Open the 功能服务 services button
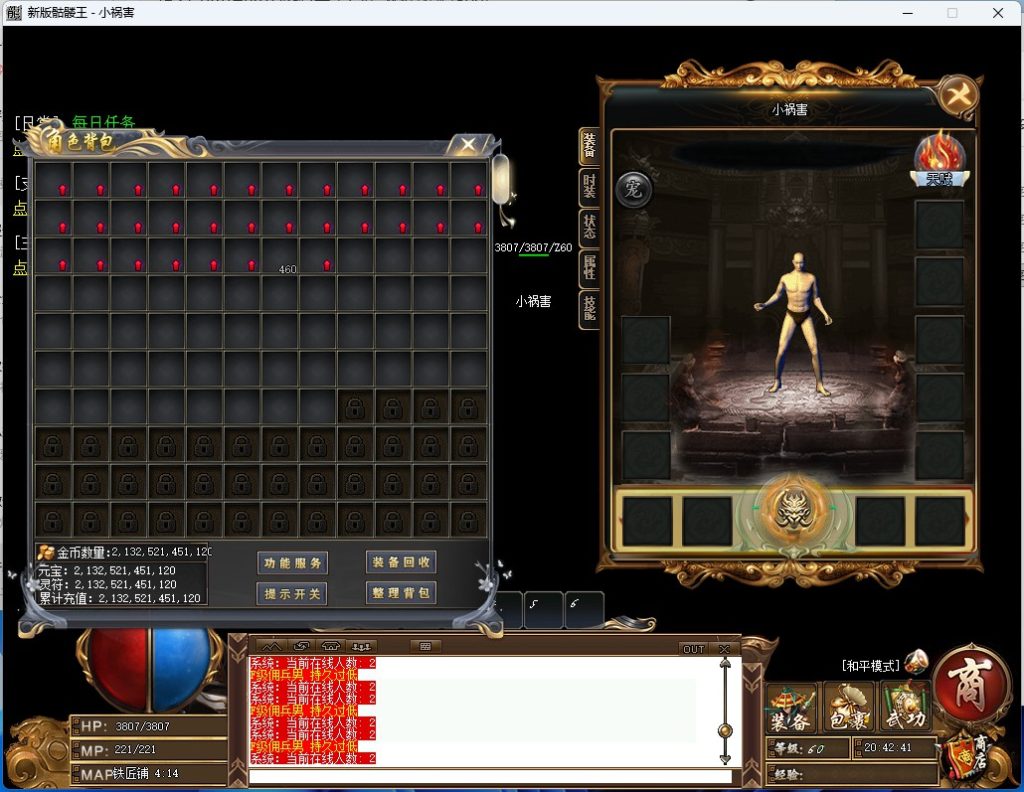 pos(292,563)
